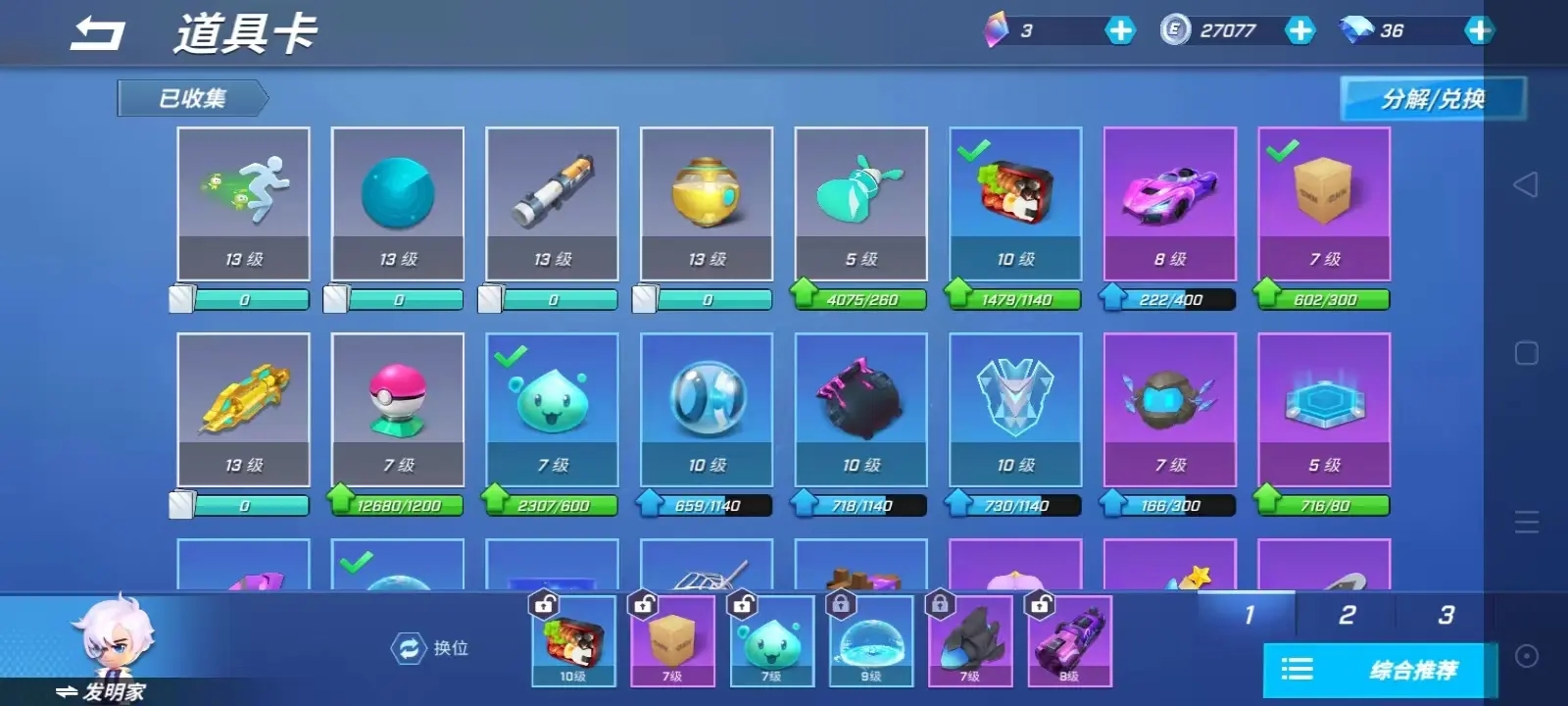Select the equipped bubble shield slot
Screen dimensions: 1568x706
click(x=870, y=642)
